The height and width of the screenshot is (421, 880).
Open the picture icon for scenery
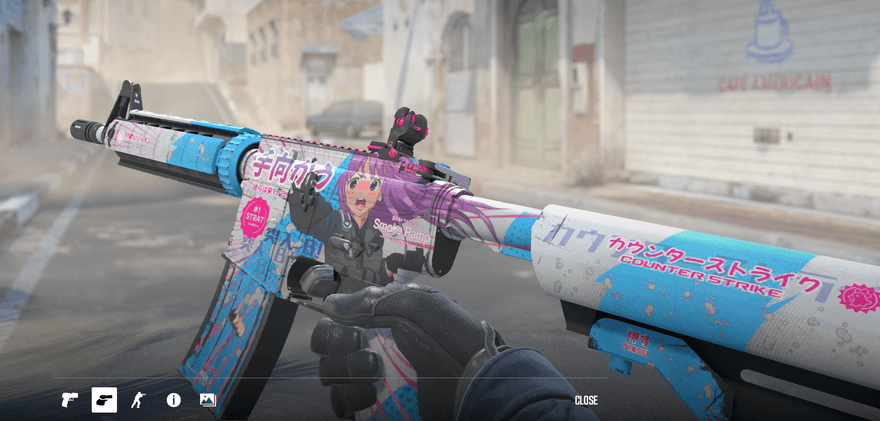pyautogui.click(x=208, y=400)
